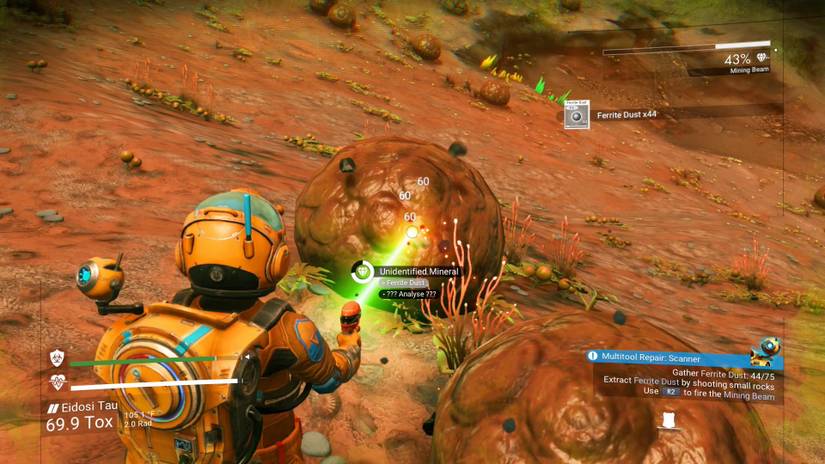Click the hazard protection shield icon

point(57,357)
